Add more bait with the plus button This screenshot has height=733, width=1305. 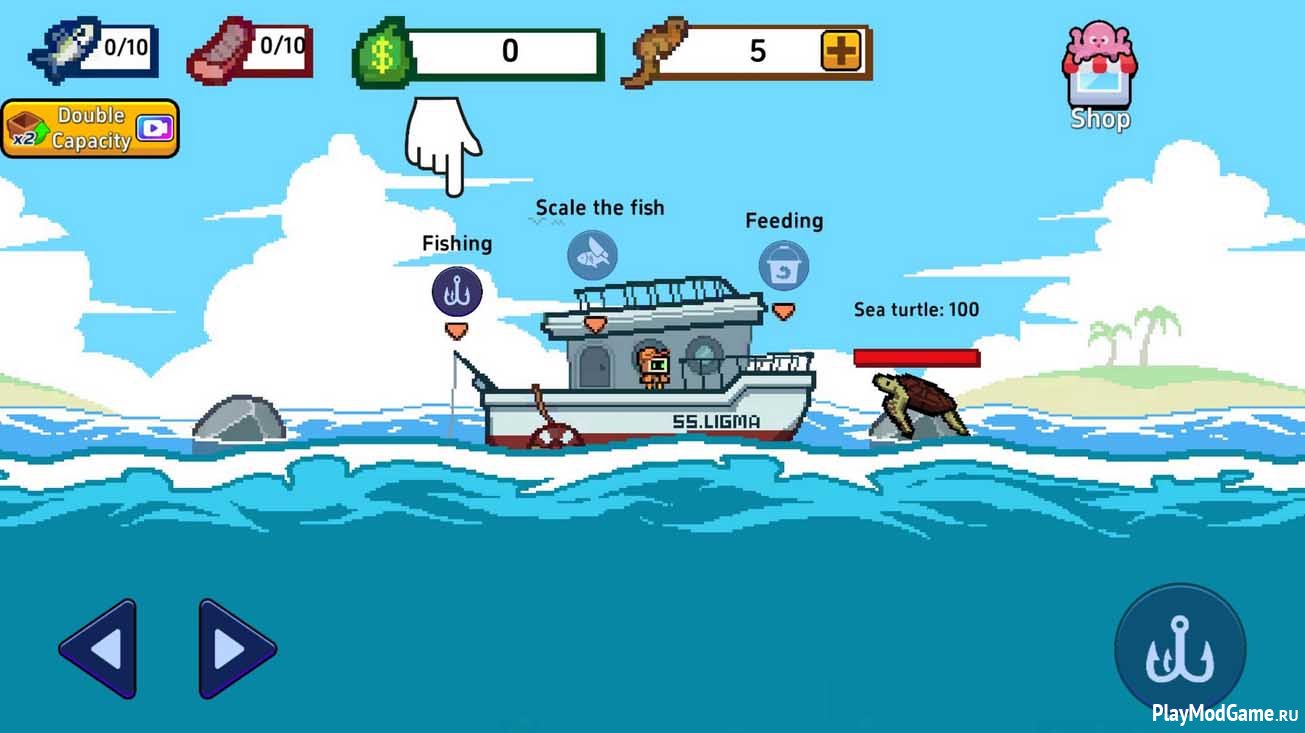841,51
